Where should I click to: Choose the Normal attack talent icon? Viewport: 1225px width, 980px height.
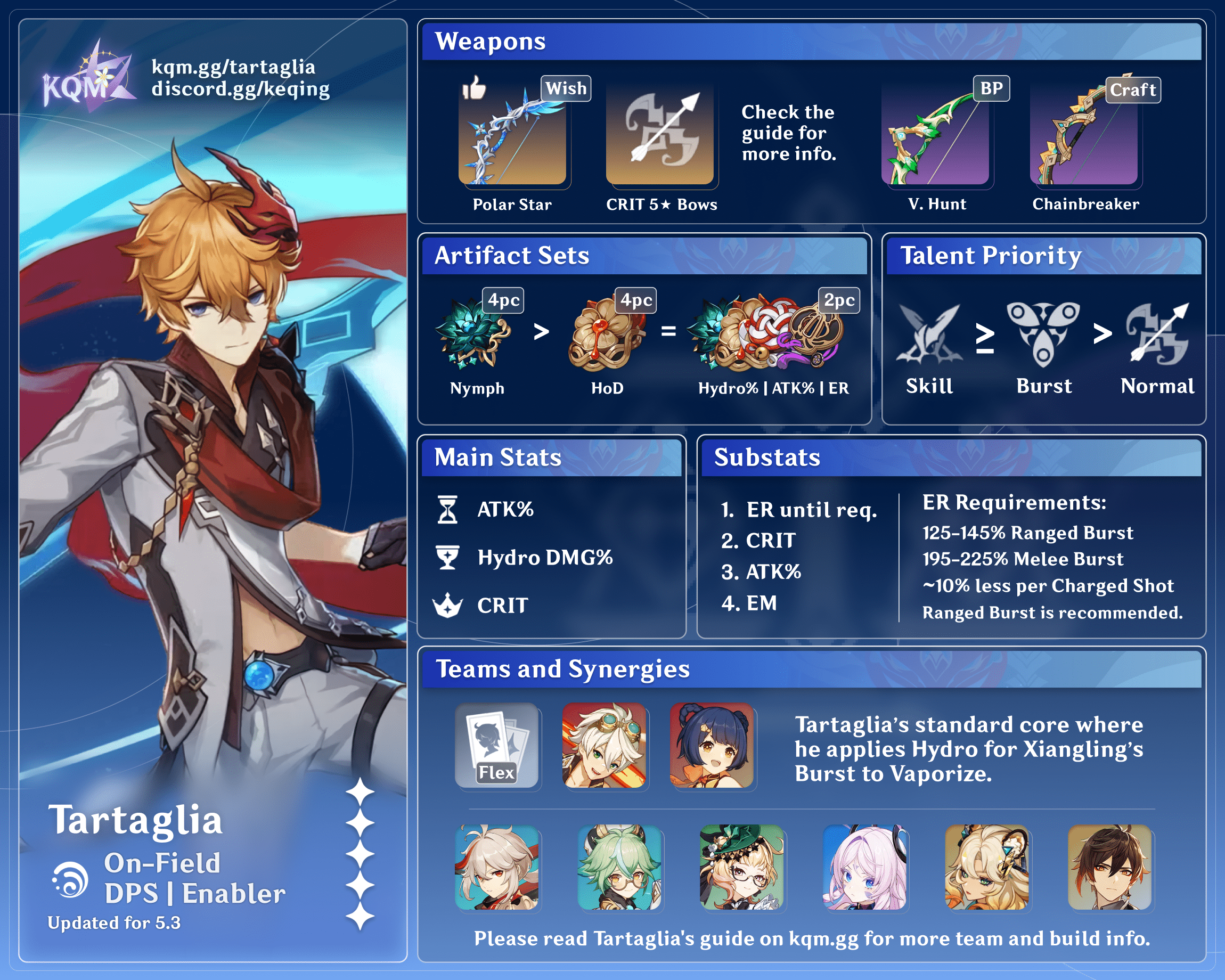point(1157,334)
